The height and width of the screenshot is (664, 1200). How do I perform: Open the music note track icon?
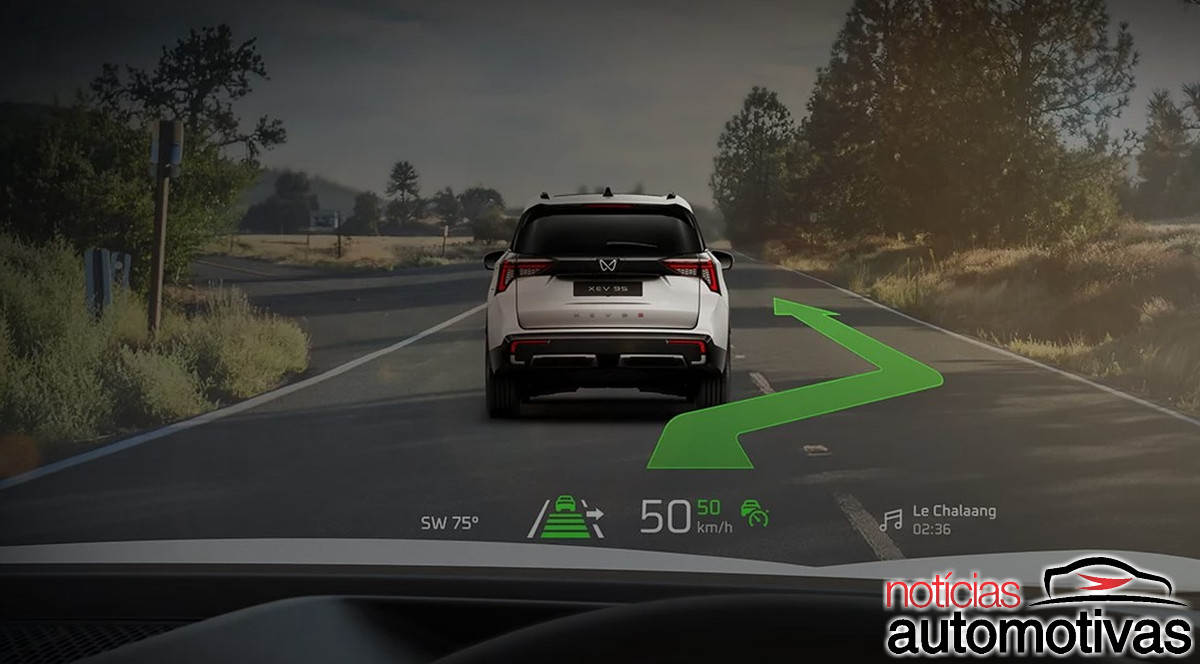click(890, 520)
